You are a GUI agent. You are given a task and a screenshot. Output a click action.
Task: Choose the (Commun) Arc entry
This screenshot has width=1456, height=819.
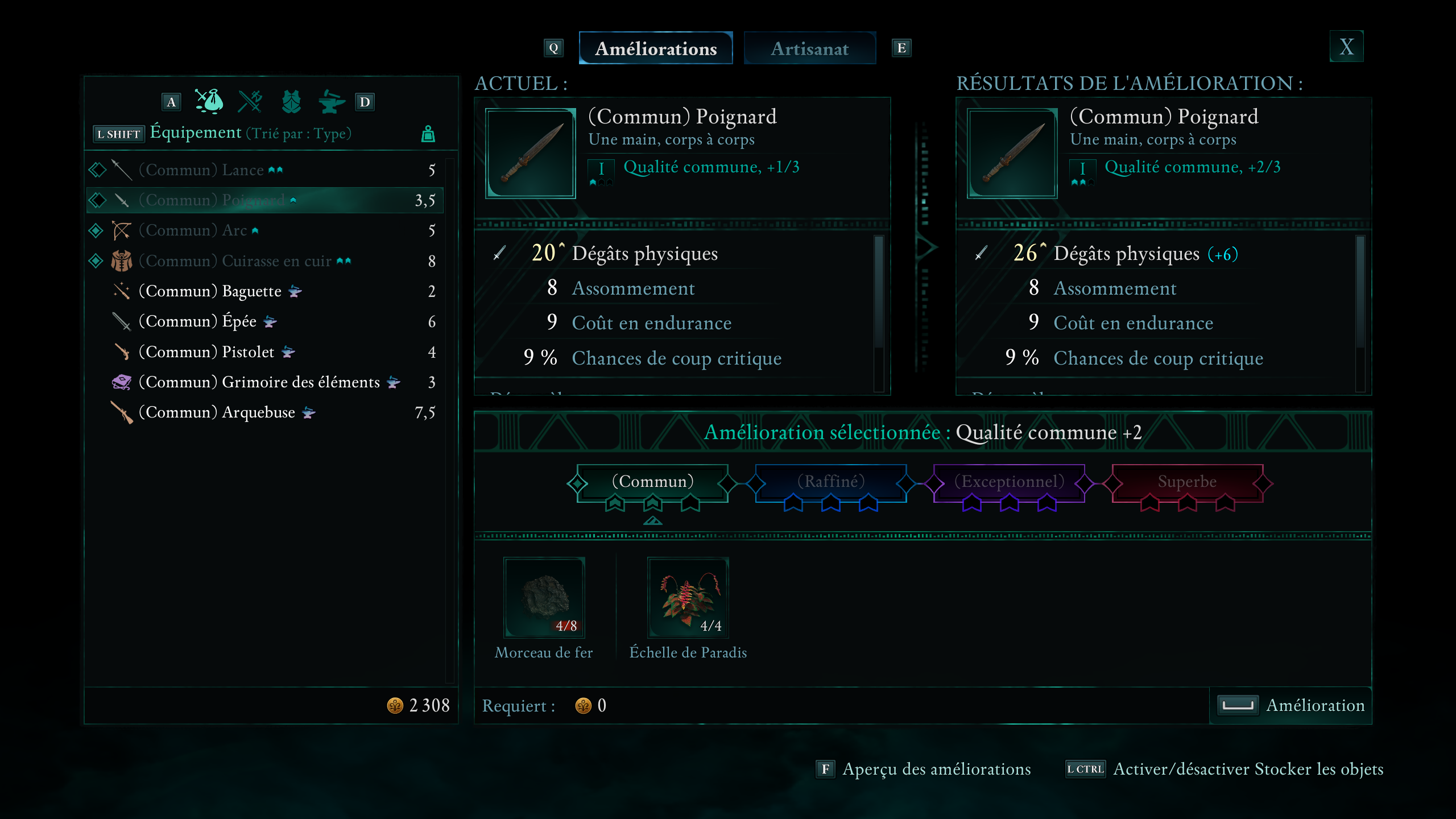pyautogui.click(x=264, y=230)
